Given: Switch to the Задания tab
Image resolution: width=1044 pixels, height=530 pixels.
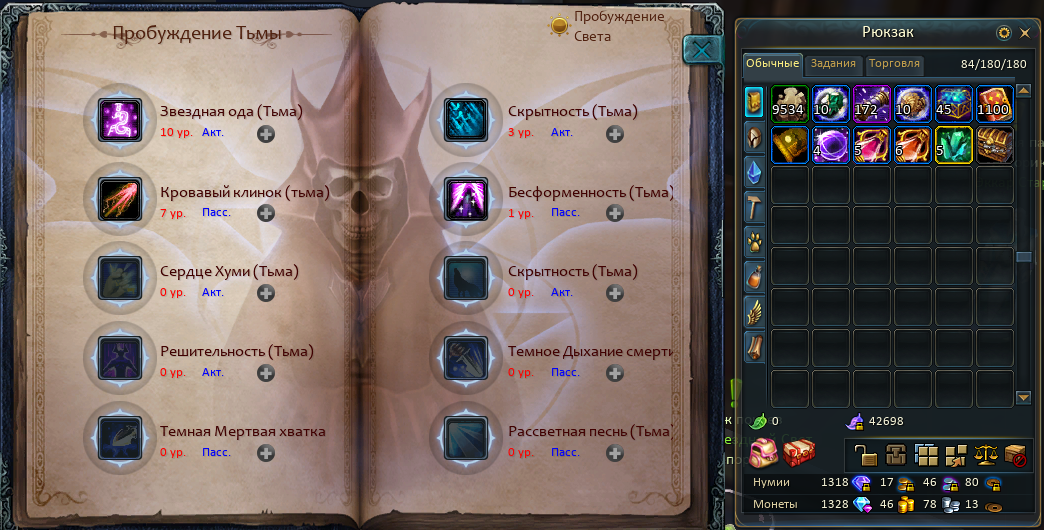Looking at the screenshot, I should pyautogui.click(x=833, y=64).
